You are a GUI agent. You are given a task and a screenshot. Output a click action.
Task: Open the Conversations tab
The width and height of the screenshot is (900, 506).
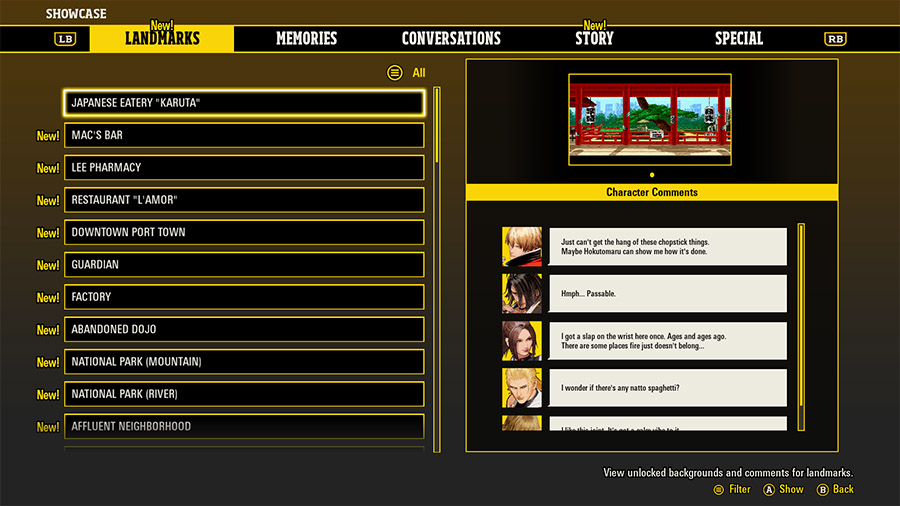click(x=451, y=39)
